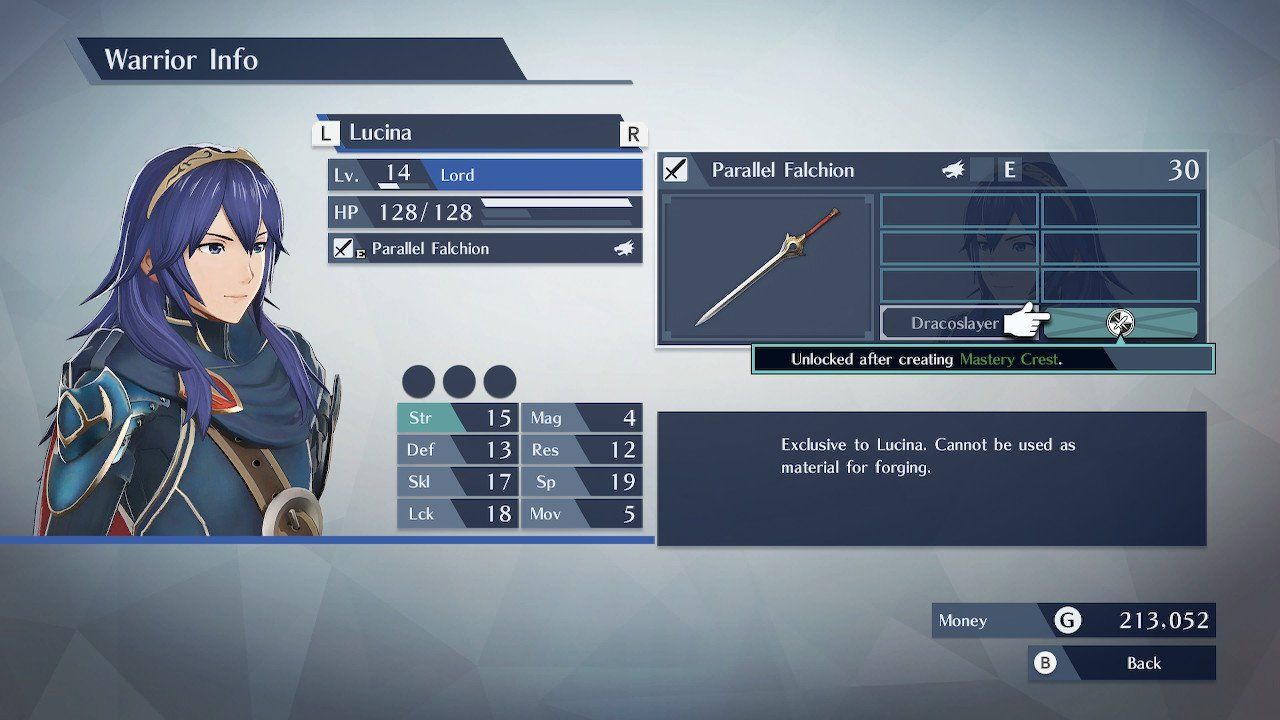The width and height of the screenshot is (1280, 720).
Task: Click the Parallel Falchion sword image
Action: point(768,267)
